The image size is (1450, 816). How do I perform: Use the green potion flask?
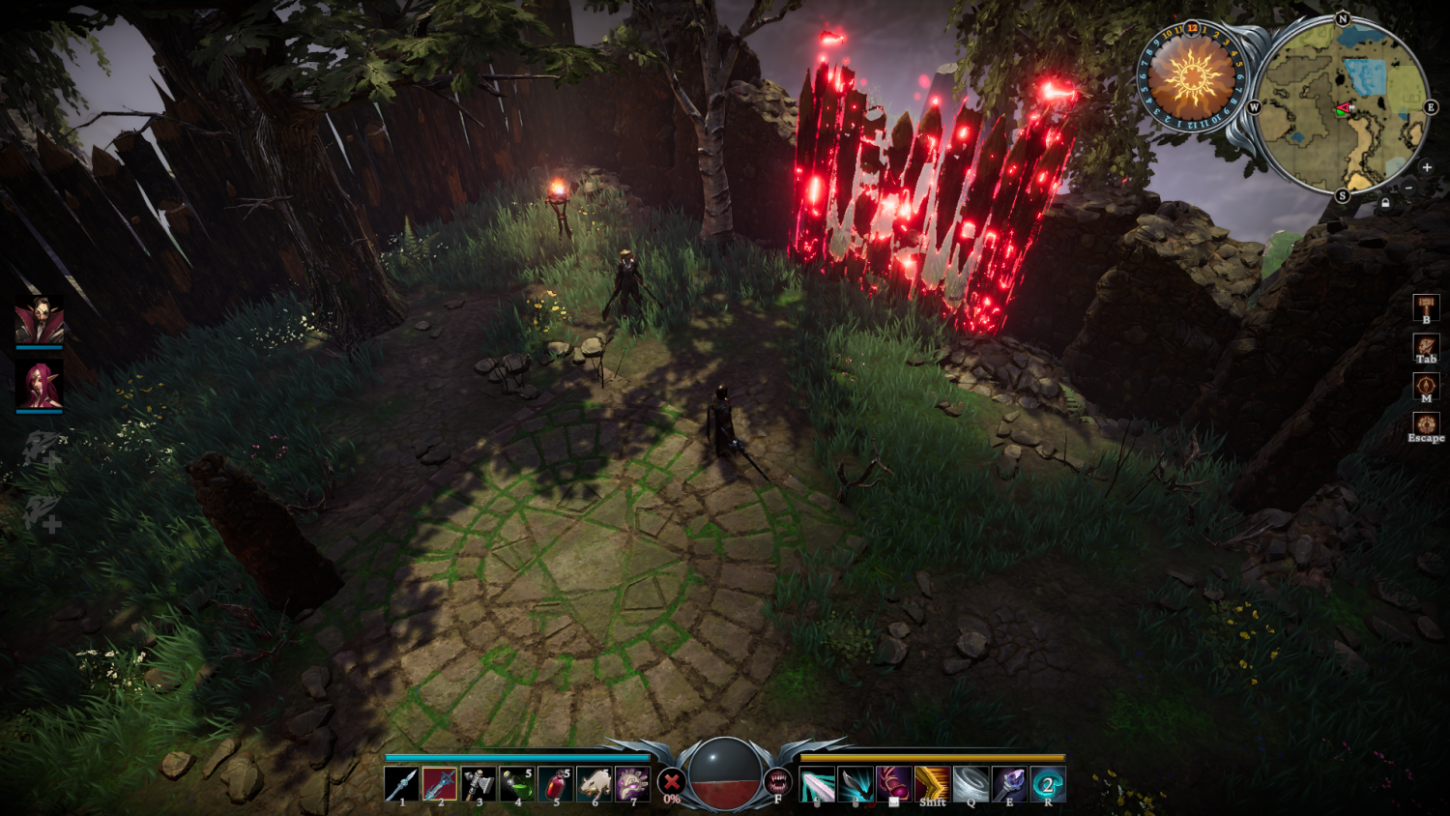(x=517, y=783)
